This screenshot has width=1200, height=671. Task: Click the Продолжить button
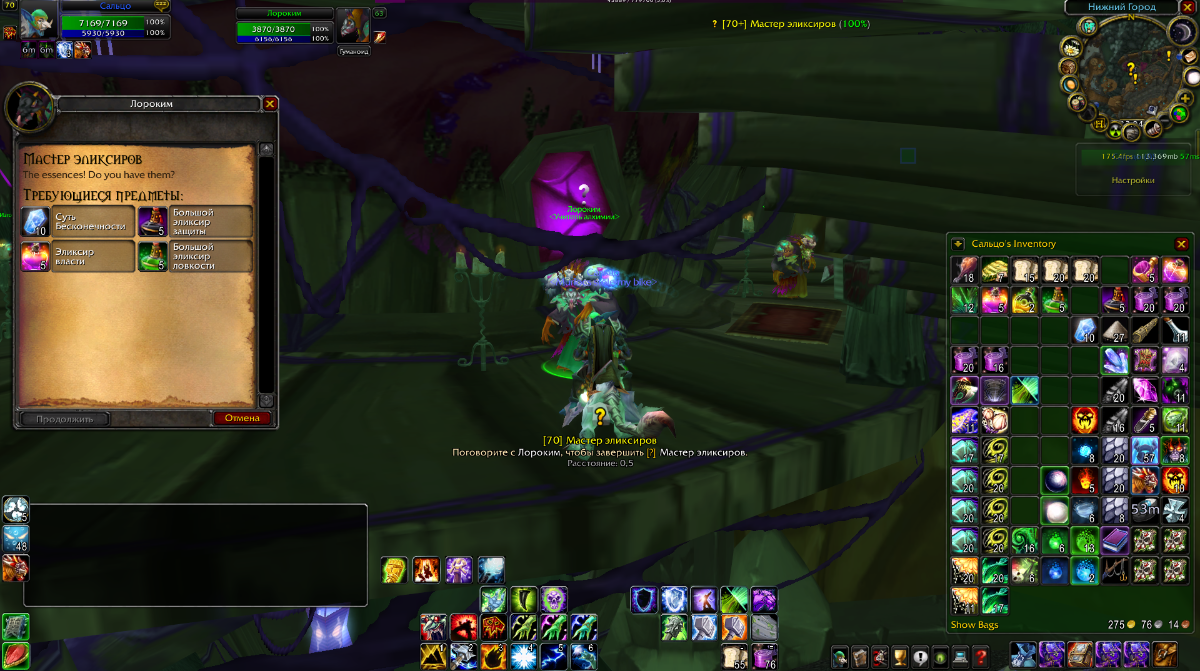pyautogui.click(x=63, y=419)
